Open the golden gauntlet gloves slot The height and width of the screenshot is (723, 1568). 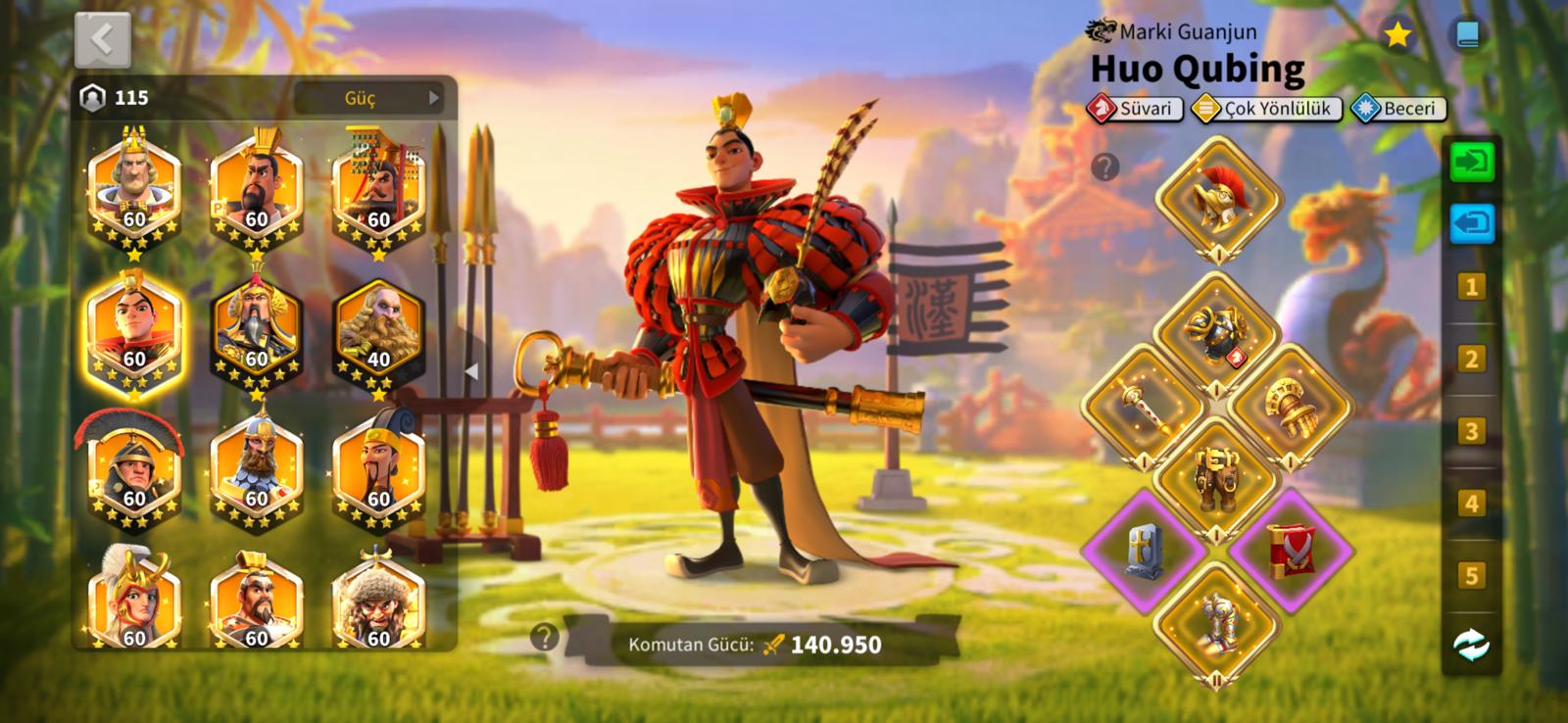point(1291,406)
